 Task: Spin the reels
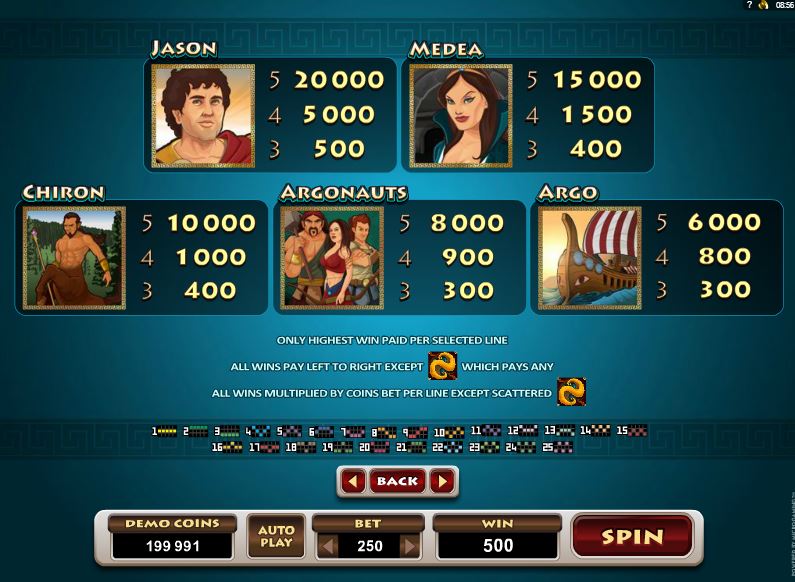coord(632,536)
